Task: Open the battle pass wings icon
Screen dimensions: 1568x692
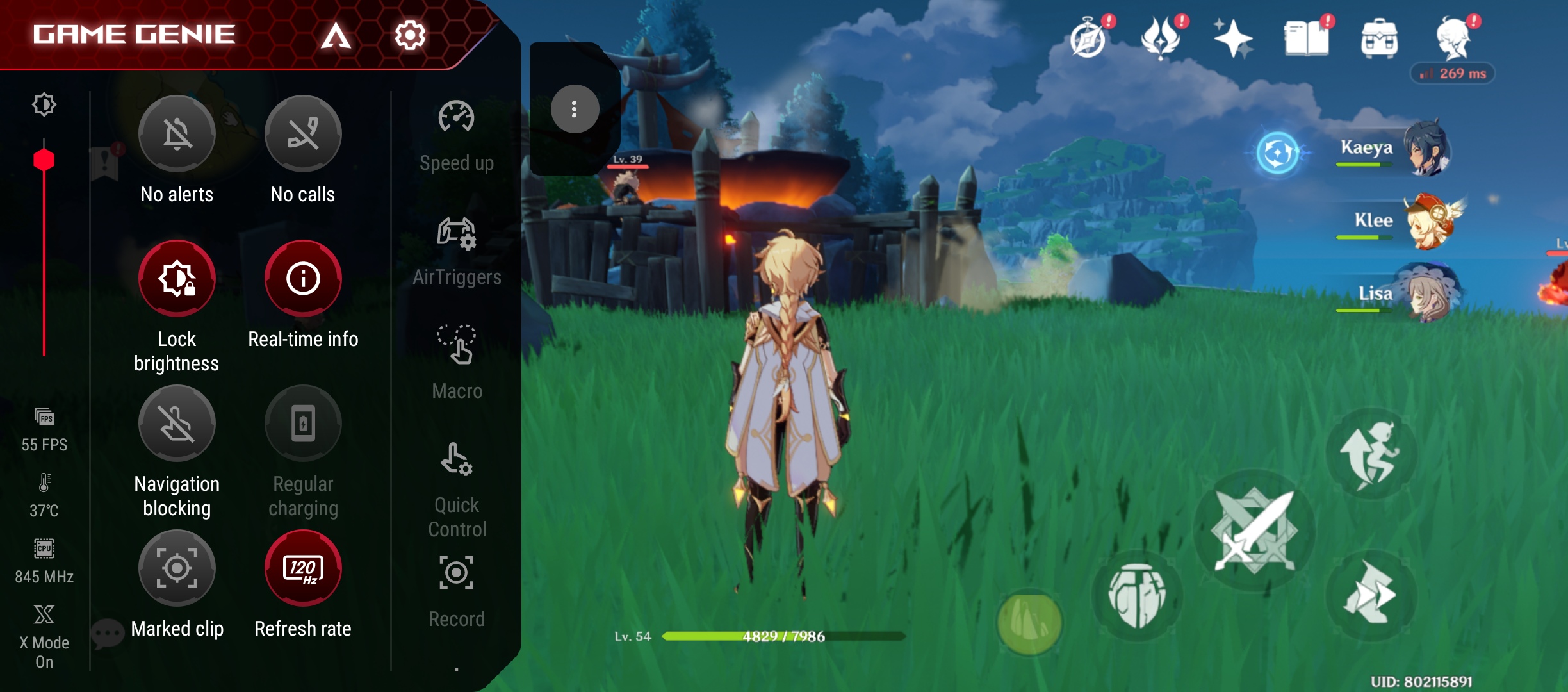Action: (1161, 38)
